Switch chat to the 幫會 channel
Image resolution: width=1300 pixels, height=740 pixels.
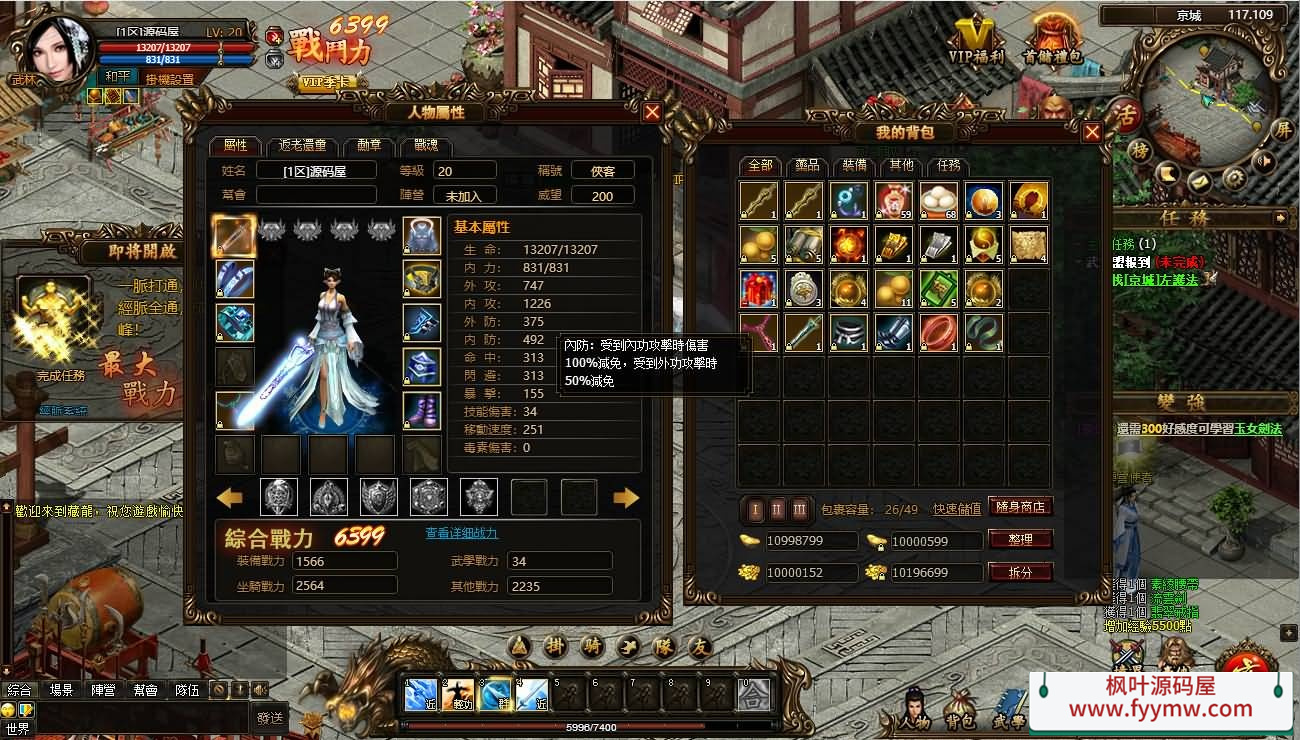pyautogui.click(x=145, y=690)
